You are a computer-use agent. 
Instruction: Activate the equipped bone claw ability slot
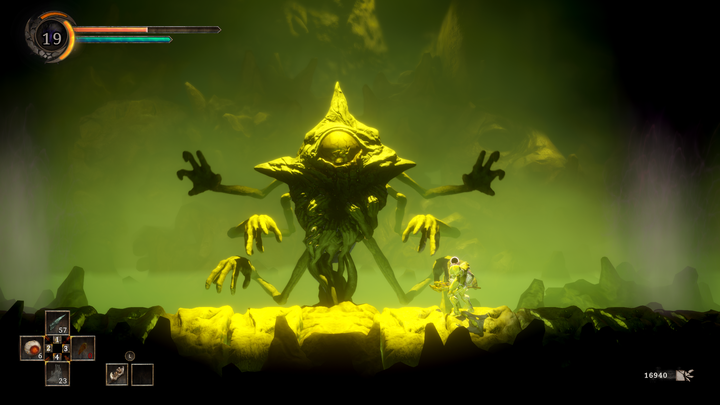(117, 374)
